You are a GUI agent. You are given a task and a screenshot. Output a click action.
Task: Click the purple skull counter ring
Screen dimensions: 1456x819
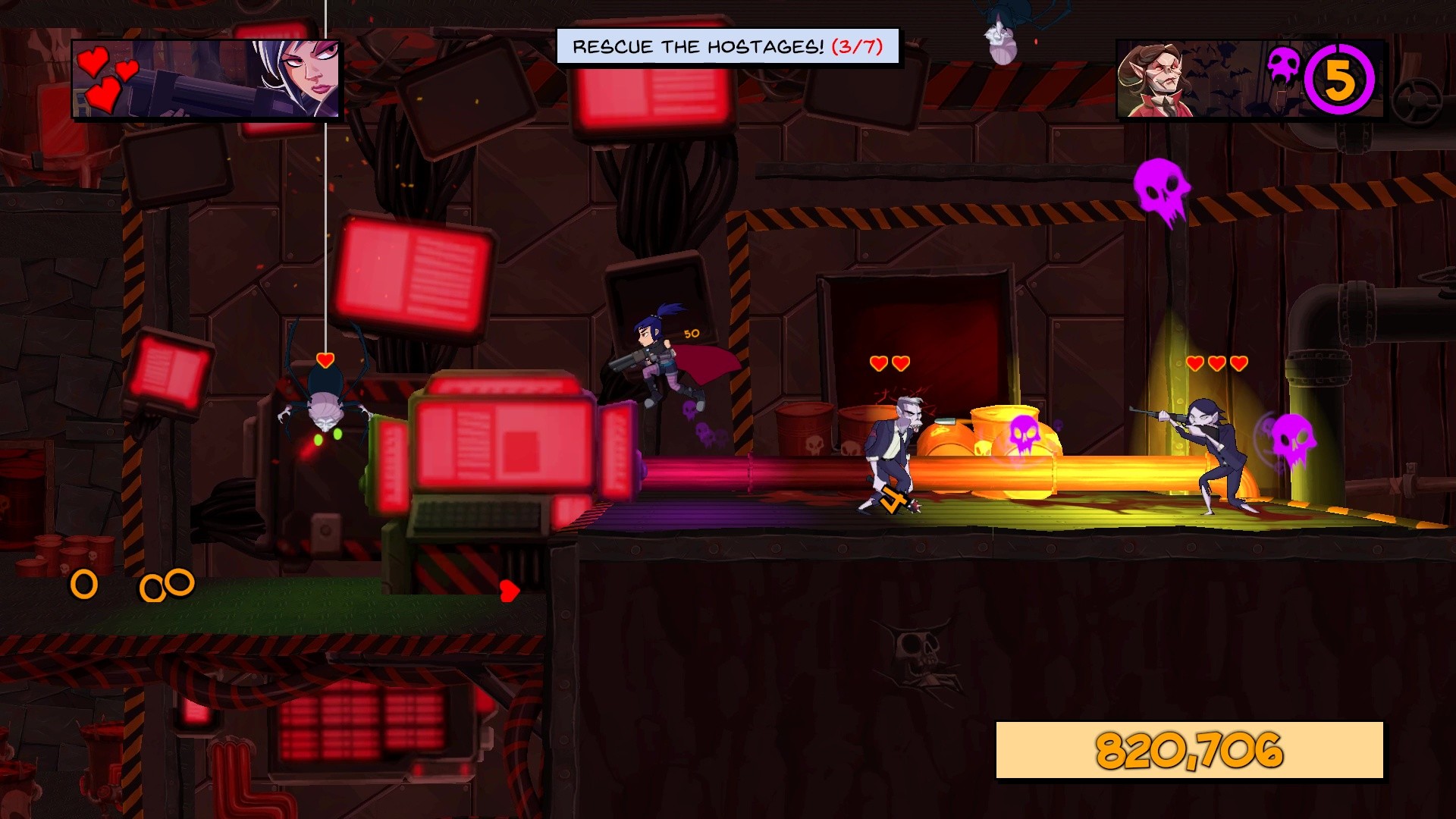1339,80
